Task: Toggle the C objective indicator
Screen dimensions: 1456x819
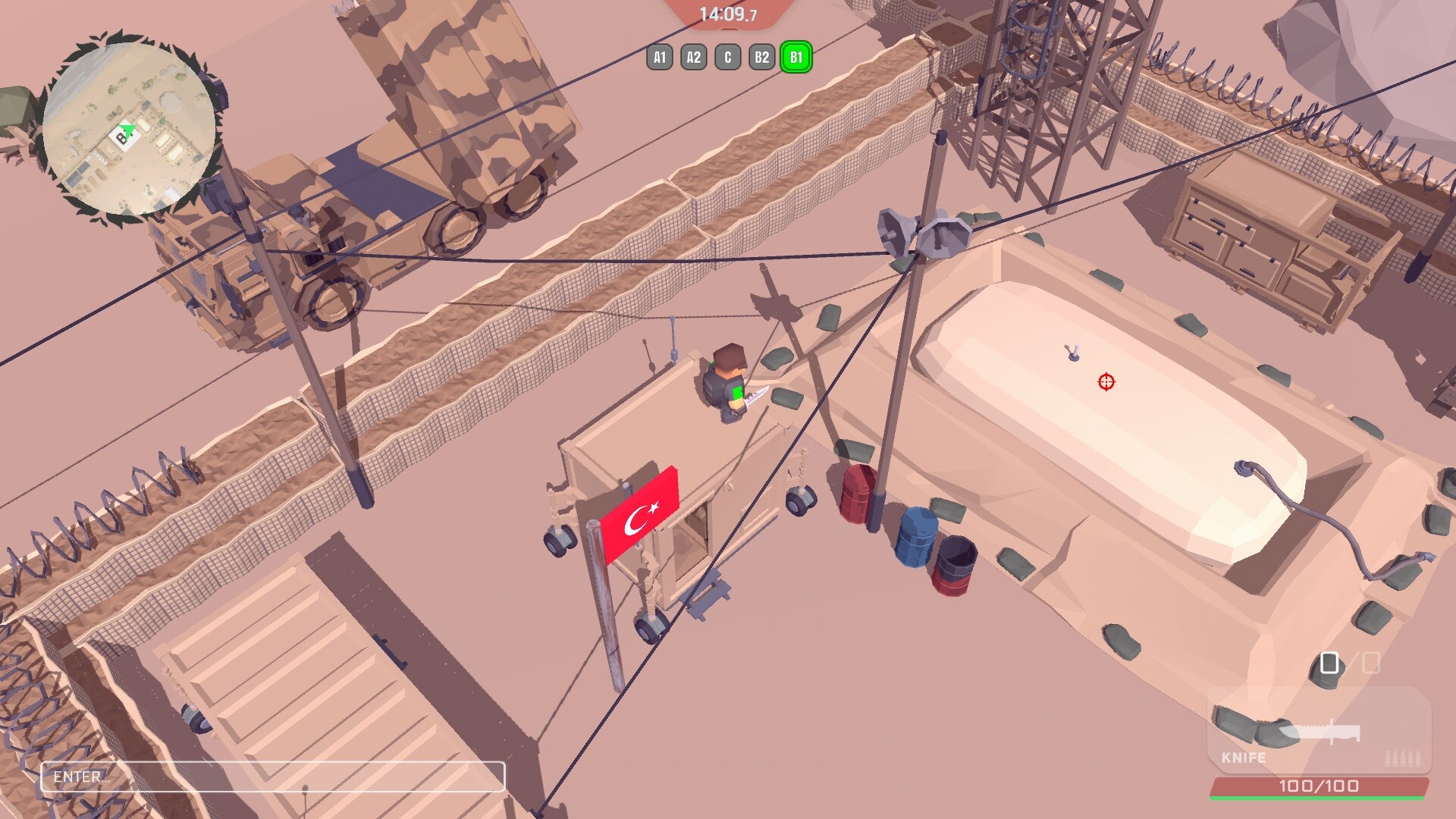Action: tap(727, 56)
